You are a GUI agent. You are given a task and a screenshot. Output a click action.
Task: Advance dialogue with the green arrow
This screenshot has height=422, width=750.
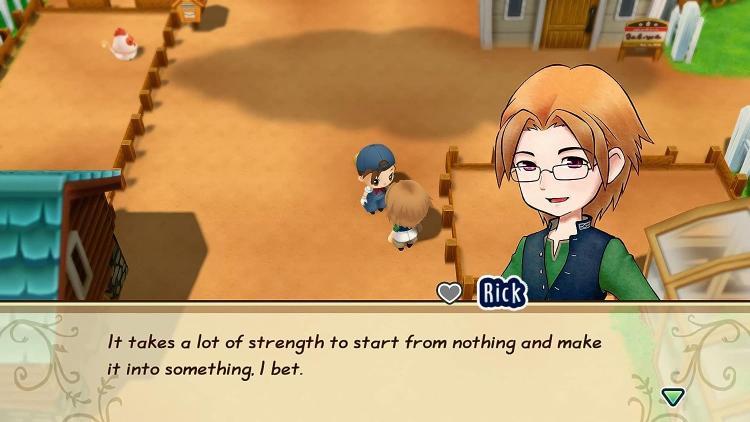point(673,396)
